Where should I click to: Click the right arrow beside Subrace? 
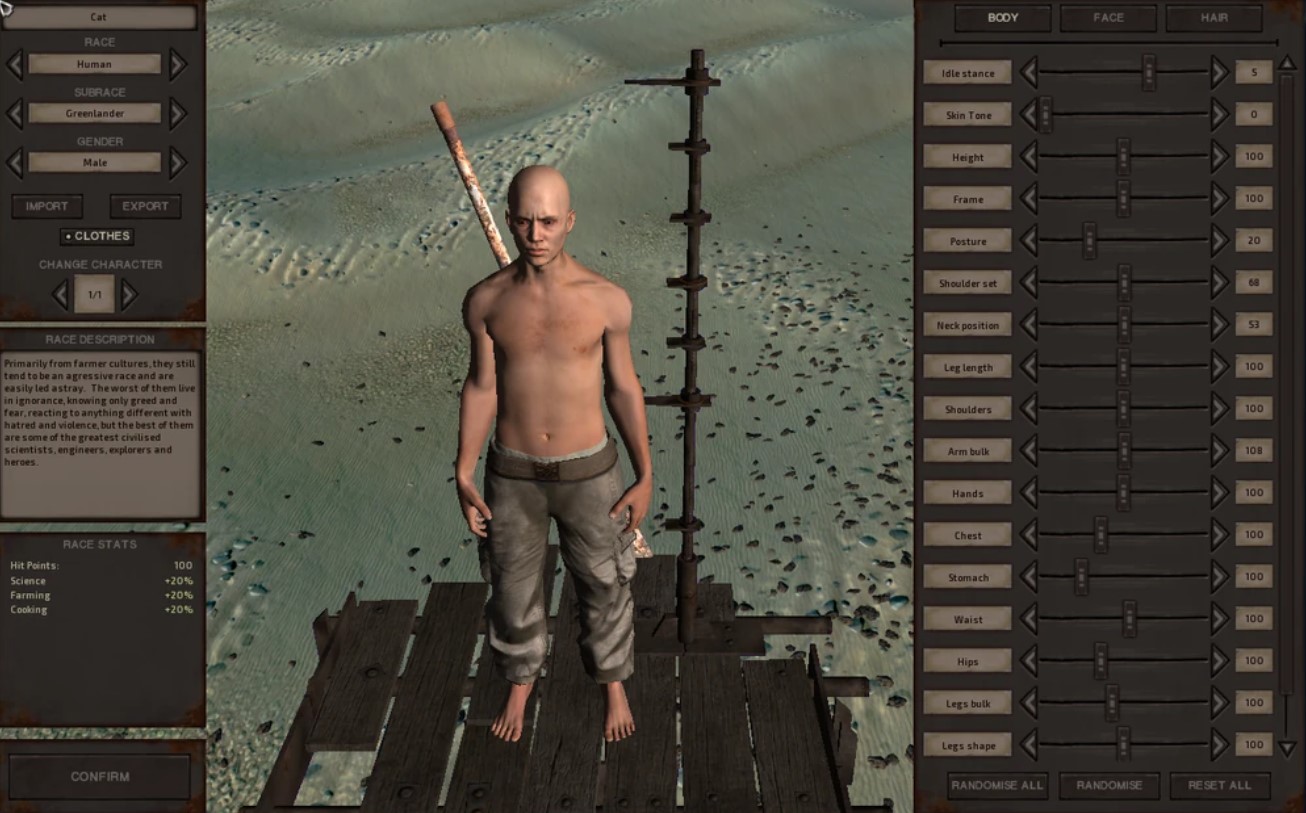coord(180,113)
